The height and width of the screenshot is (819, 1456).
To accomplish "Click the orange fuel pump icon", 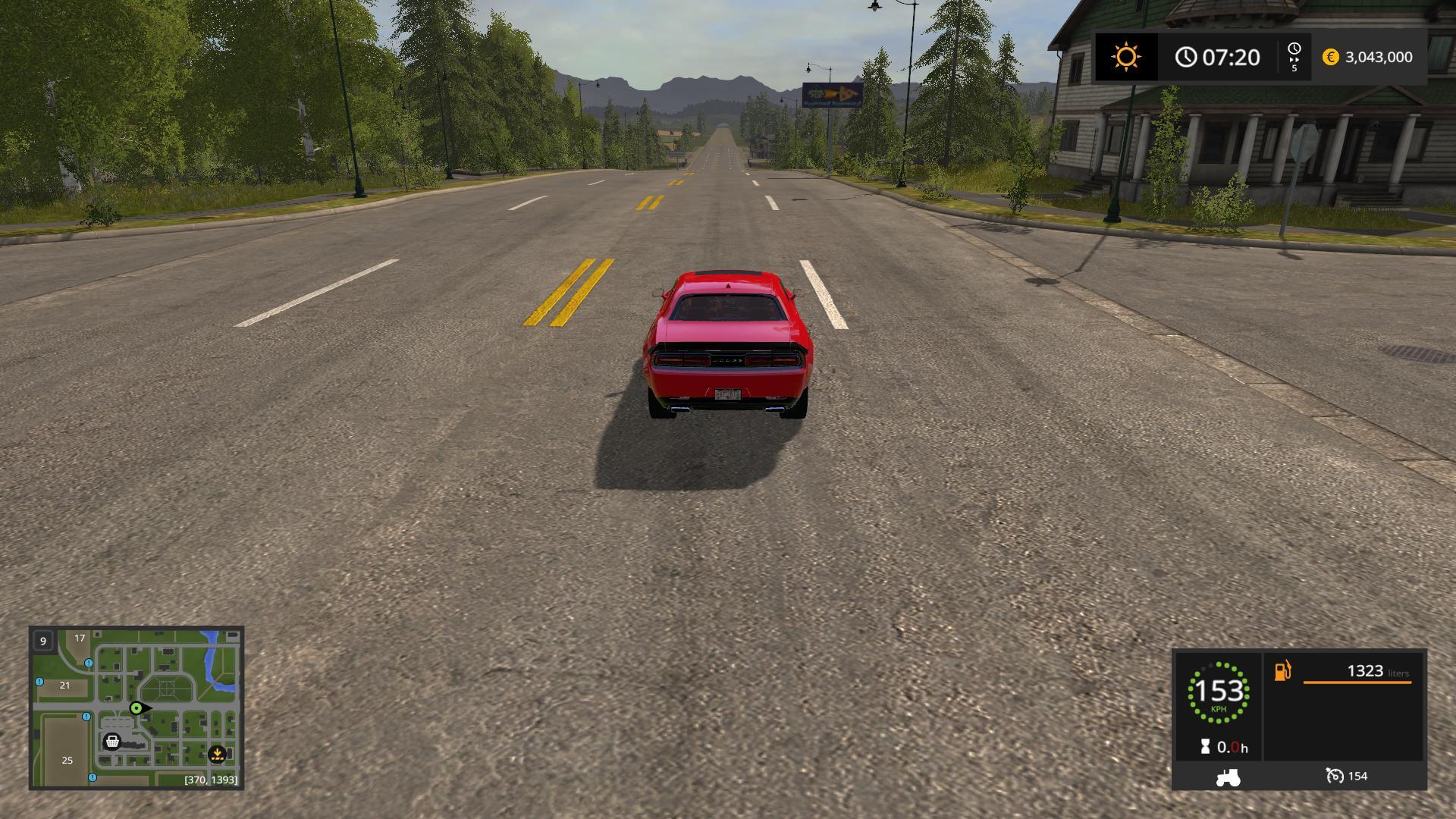I will 1282,670.
